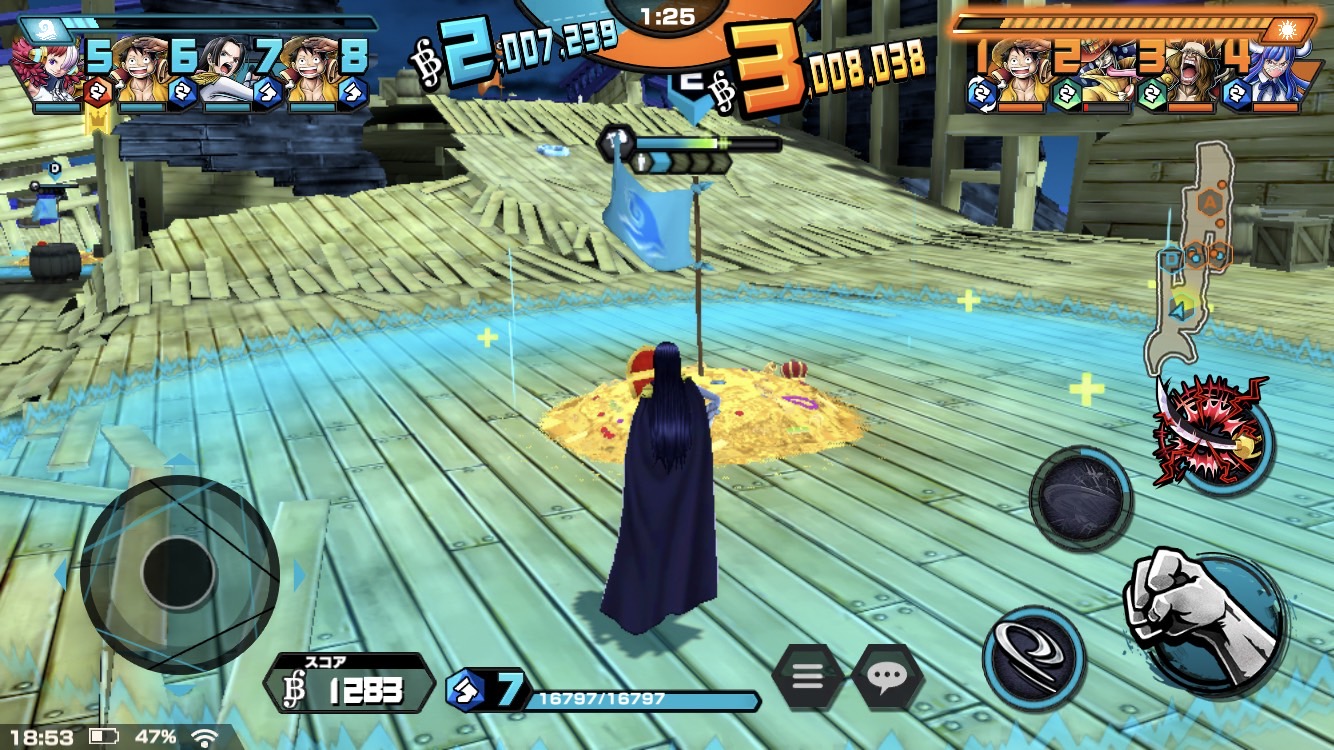1334x750 pixels.
Task: Use the dark sphere skill
Action: tap(1080, 499)
